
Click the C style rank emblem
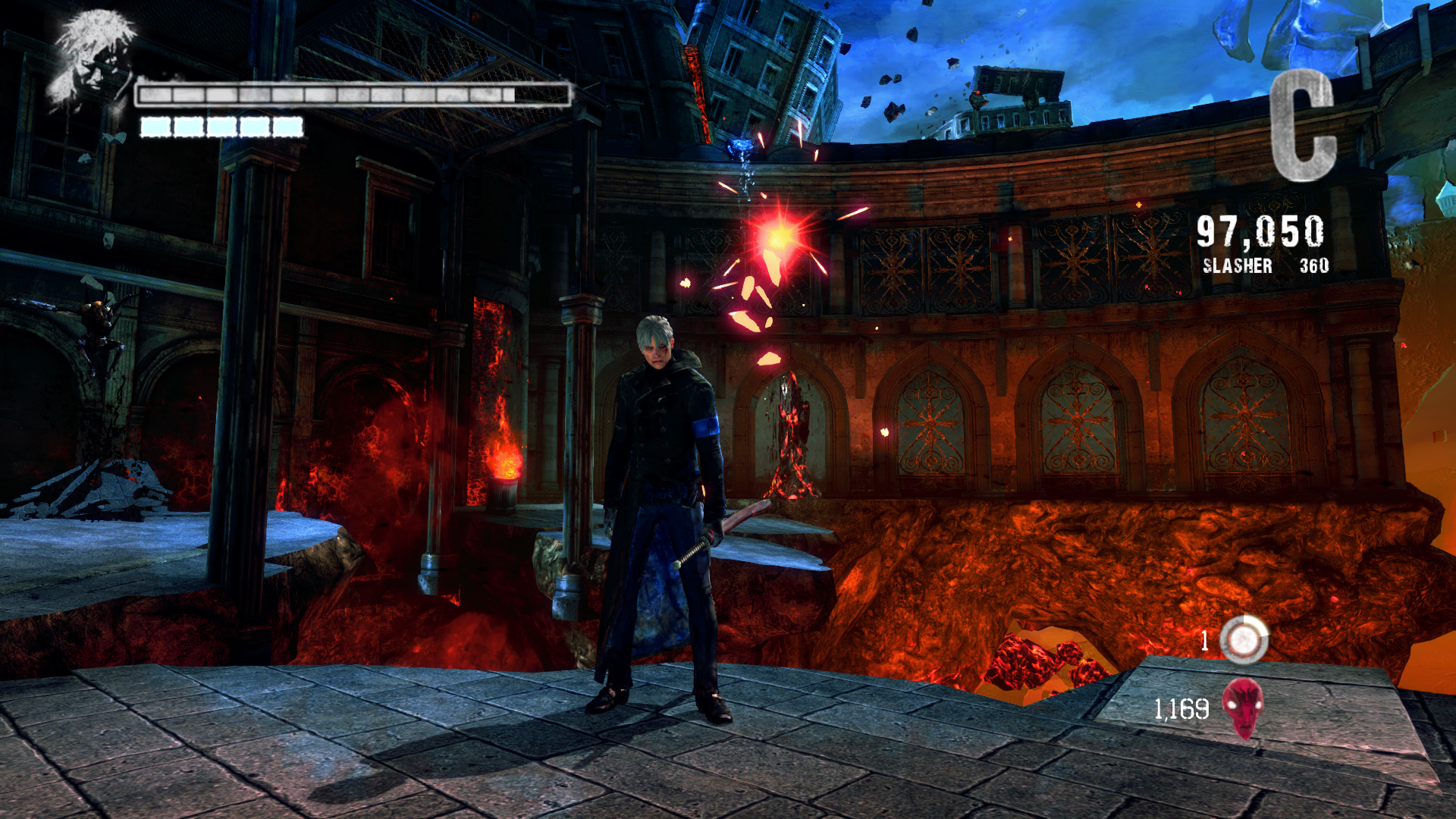click(1302, 125)
